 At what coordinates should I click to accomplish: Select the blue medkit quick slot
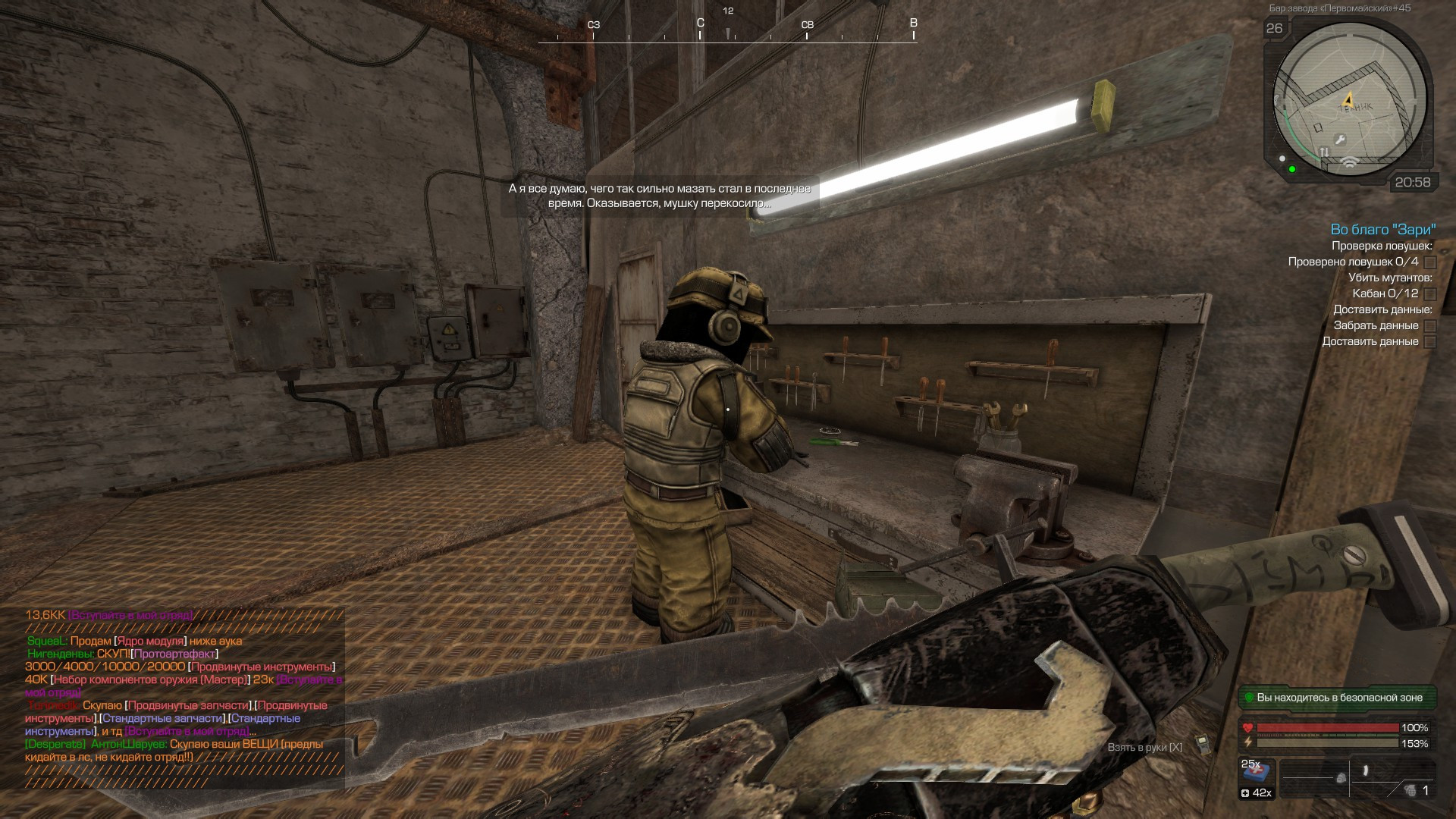pos(1257,772)
